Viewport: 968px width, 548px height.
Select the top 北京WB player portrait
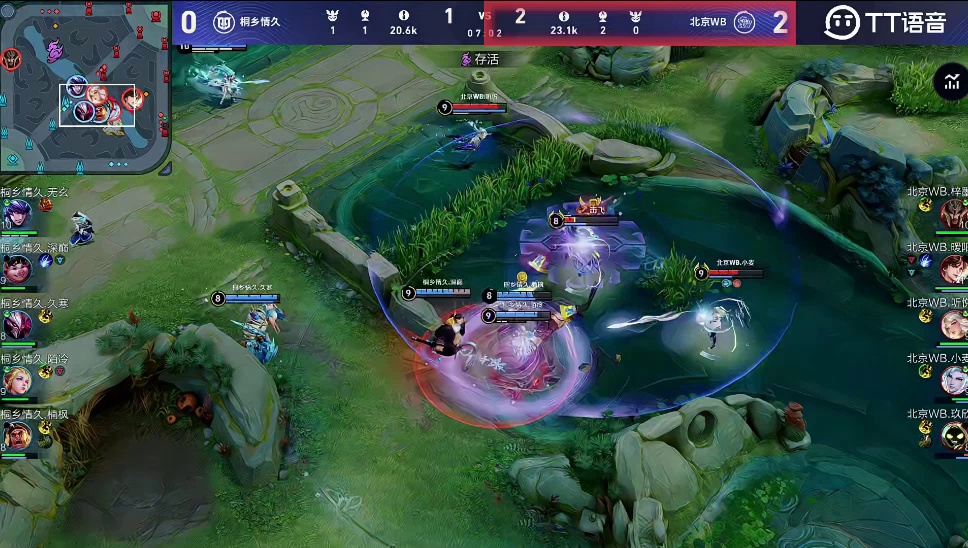click(x=953, y=213)
